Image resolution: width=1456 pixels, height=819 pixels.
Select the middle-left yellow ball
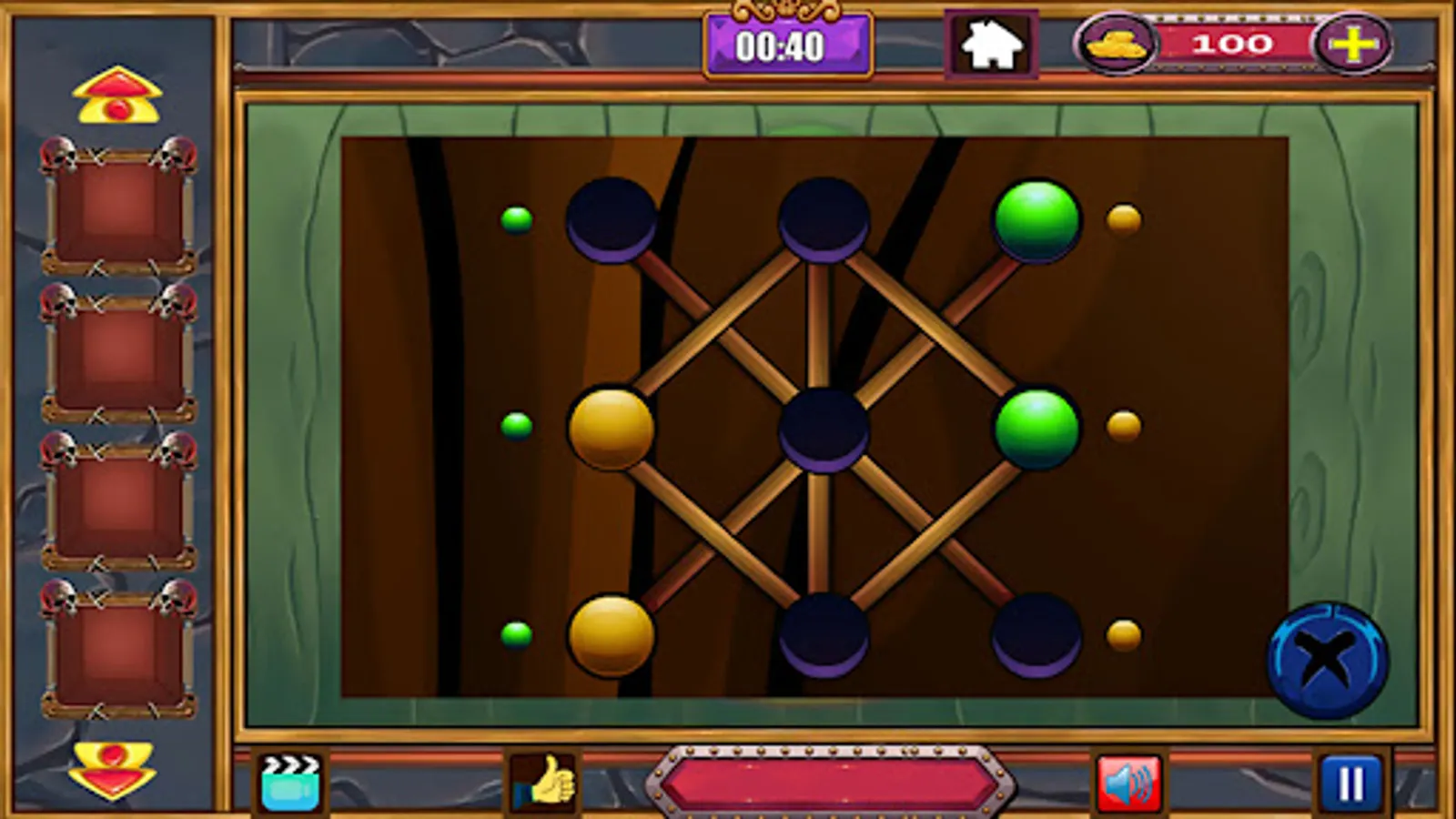click(x=612, y=426)
